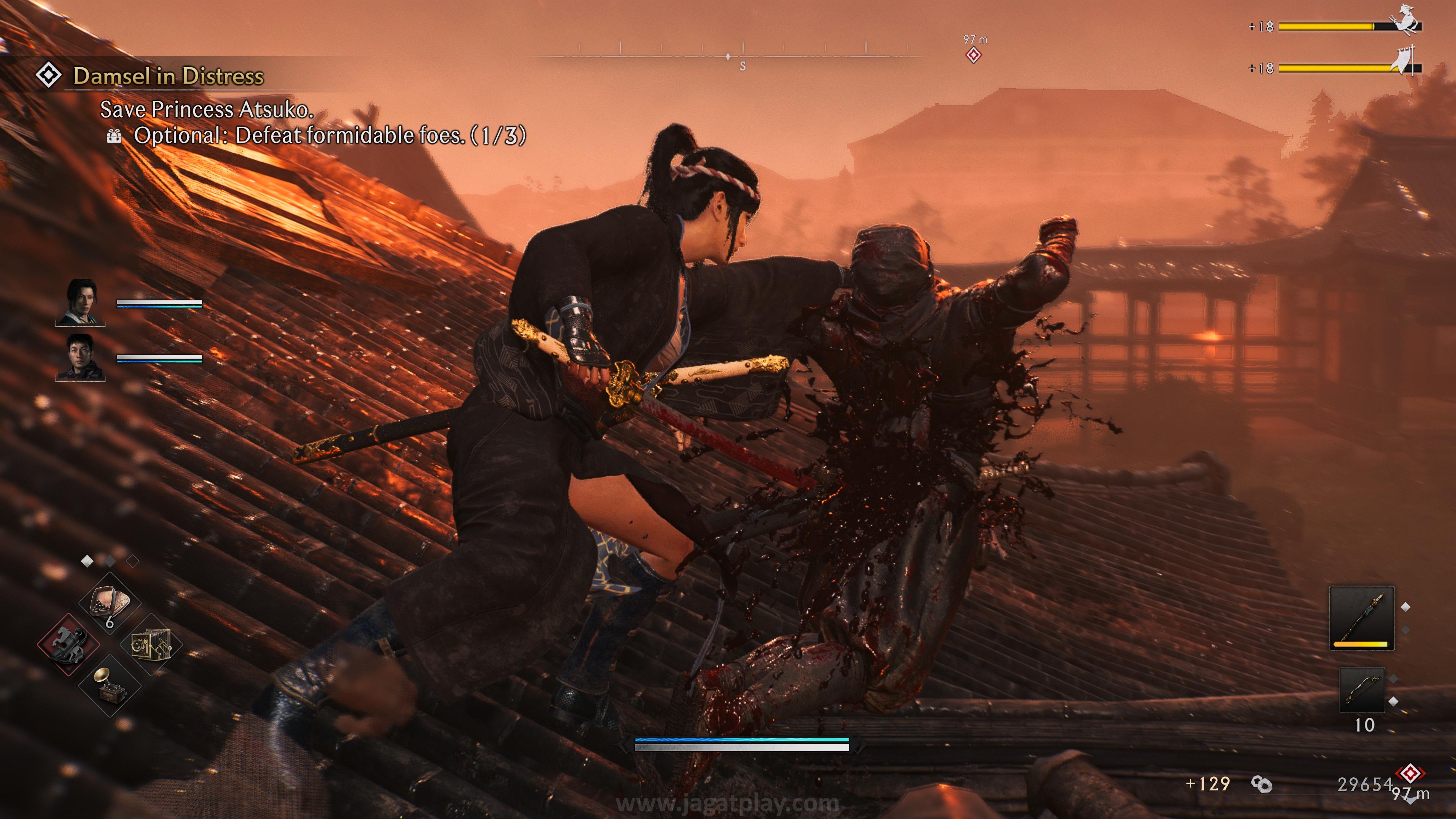The width and height of the screenshot is (1456, 819).
Task: Open the camera tool in the item wheel
Action: coord(151,645)
